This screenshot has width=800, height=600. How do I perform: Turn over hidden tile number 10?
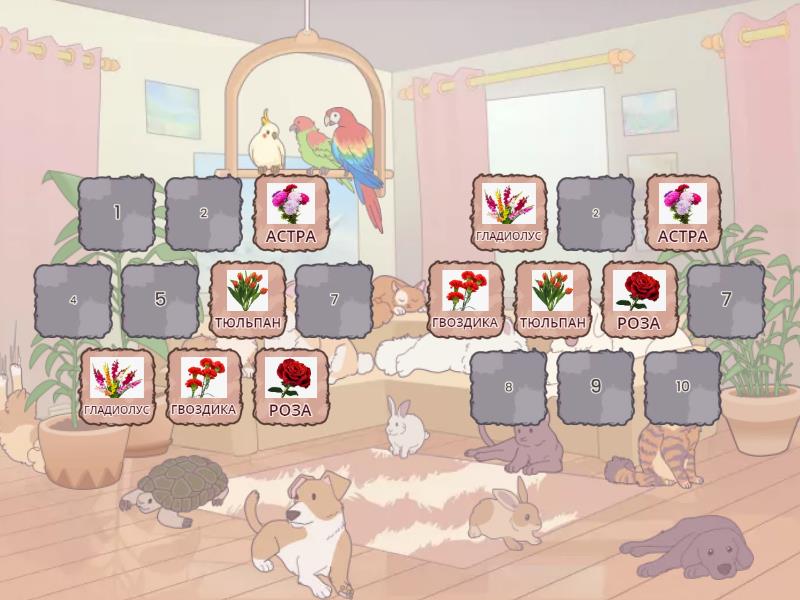pos(682,387)
